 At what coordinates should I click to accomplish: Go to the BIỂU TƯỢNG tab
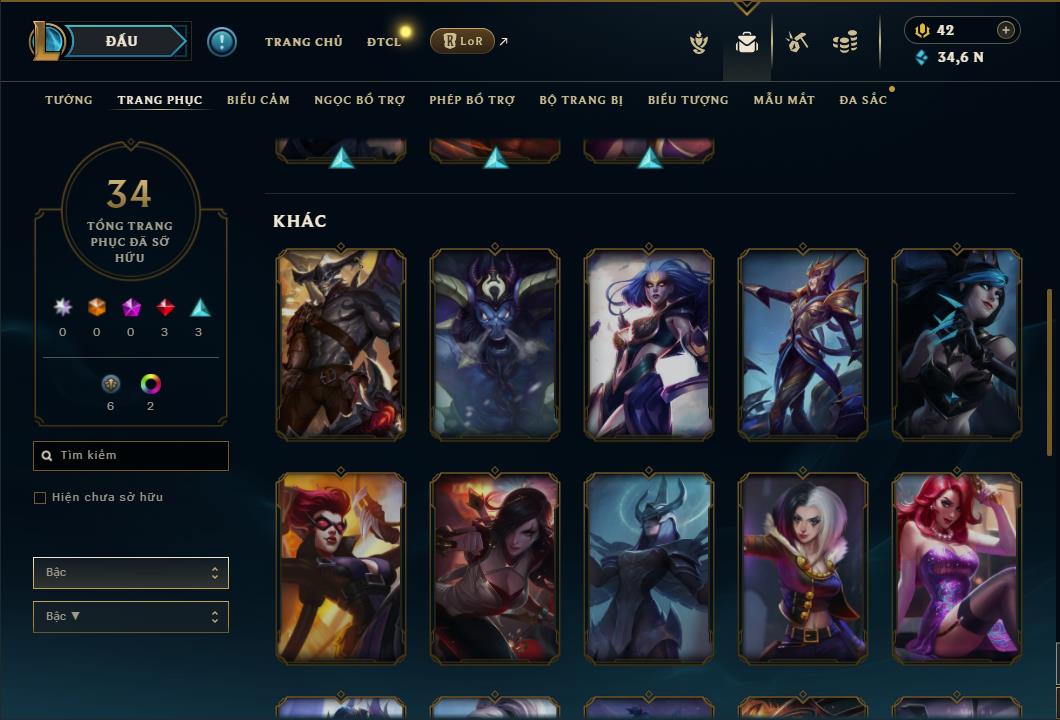click(688, 100)
